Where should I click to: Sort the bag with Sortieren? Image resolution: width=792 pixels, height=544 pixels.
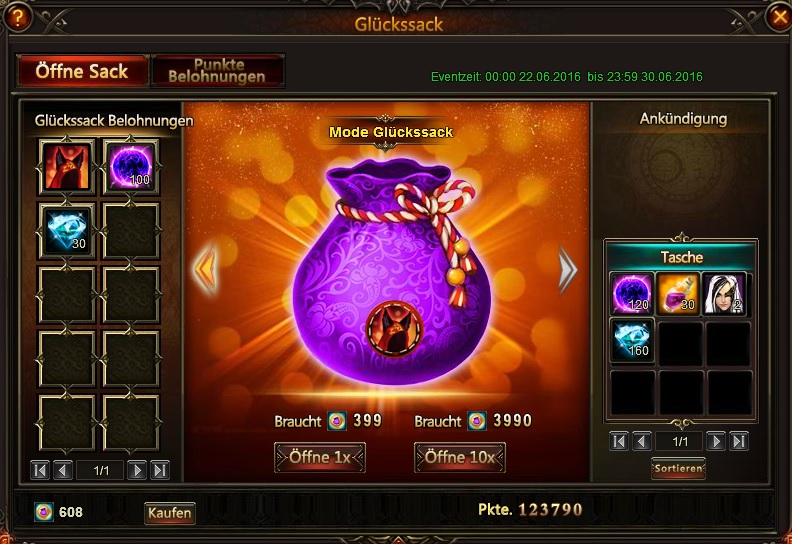678,468
